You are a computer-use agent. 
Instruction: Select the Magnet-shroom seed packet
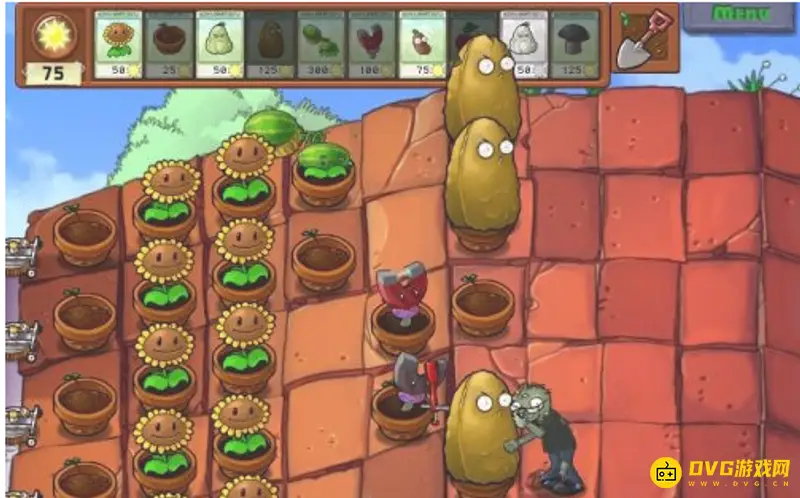click(372, 44)
